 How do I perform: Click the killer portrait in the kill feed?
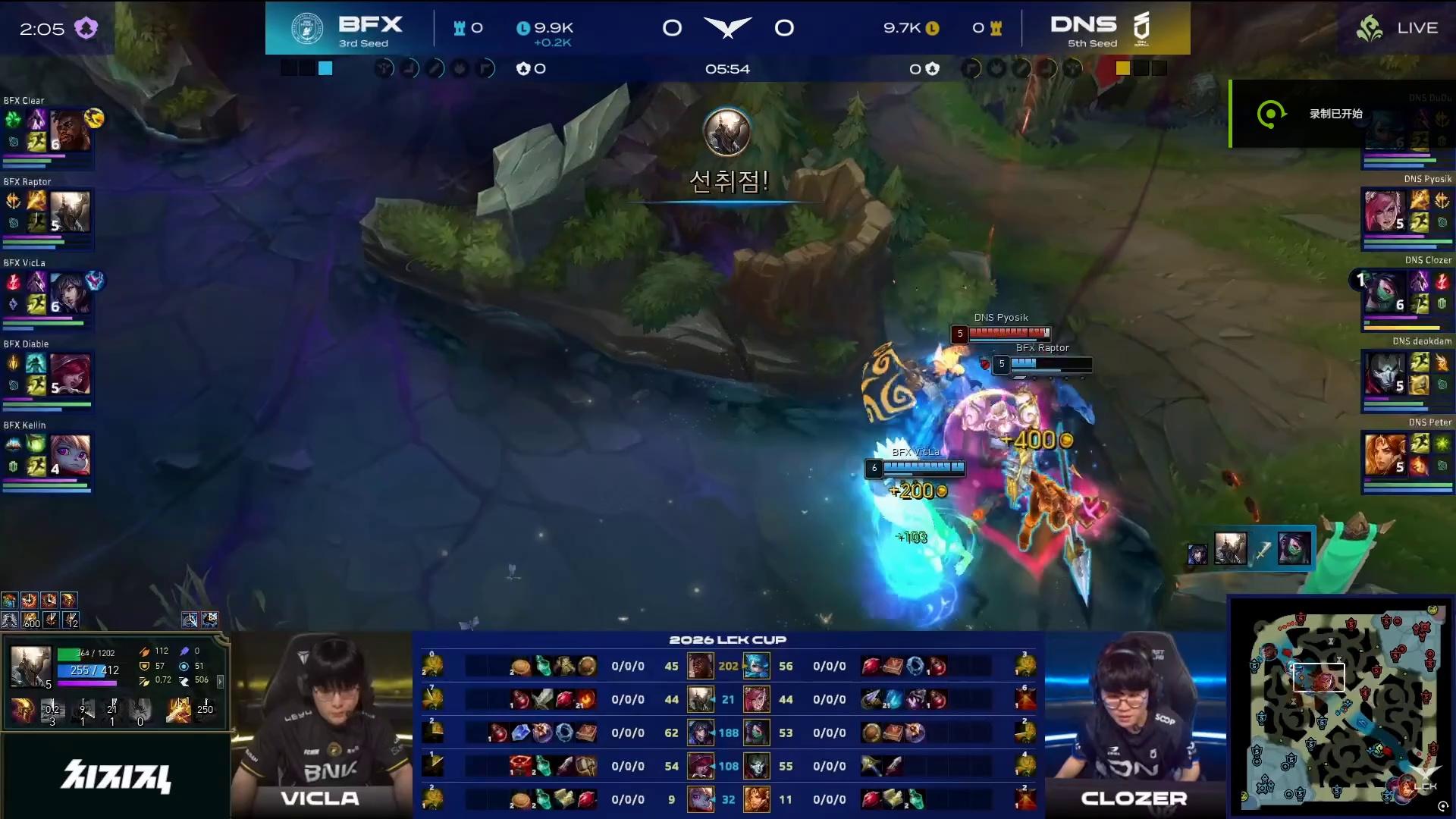pyautogui.click(x=1230, y=548)
